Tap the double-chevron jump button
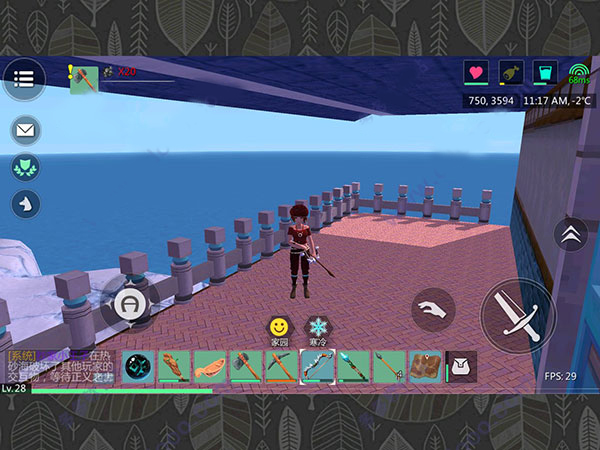Viewport: 600px width, 450px height. click(571, 237)
